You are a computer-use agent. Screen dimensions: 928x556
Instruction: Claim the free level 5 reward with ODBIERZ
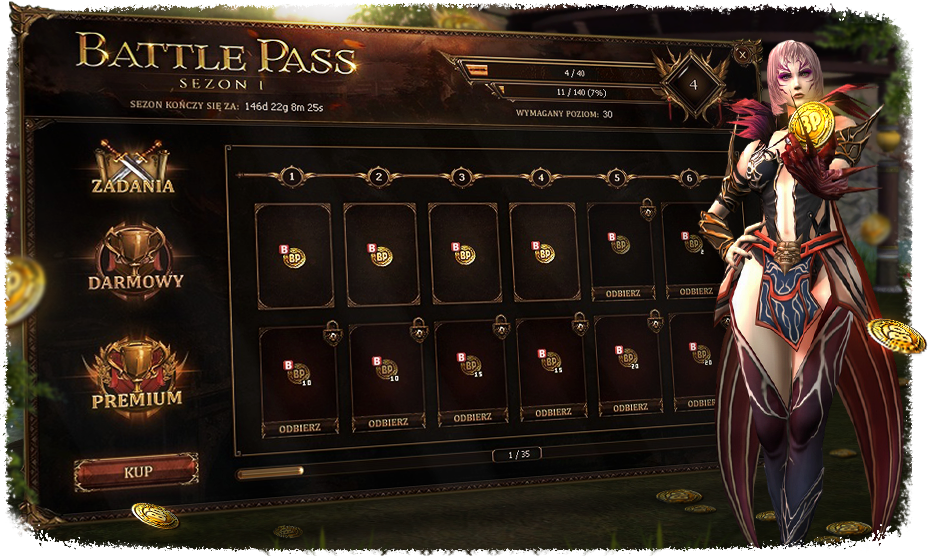pos(623,293)
